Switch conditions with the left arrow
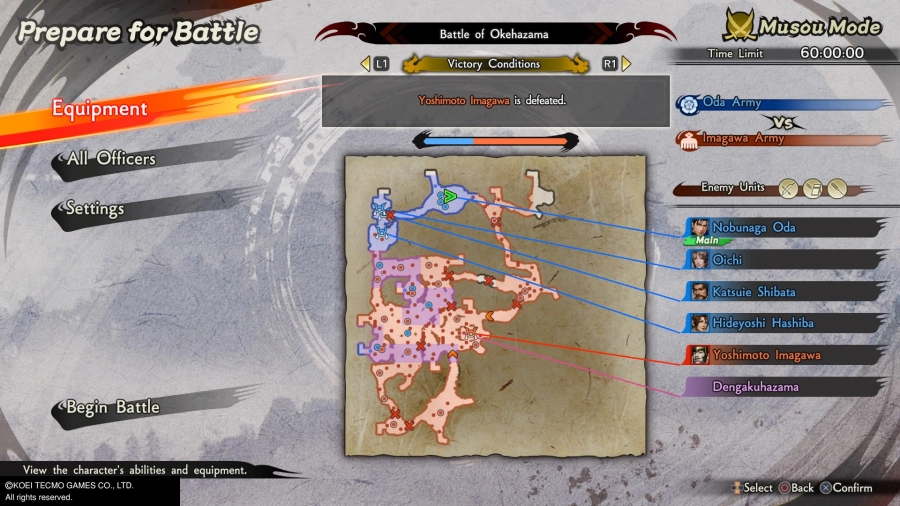Viewport: 900px width, 506px height. coord(366,64)
